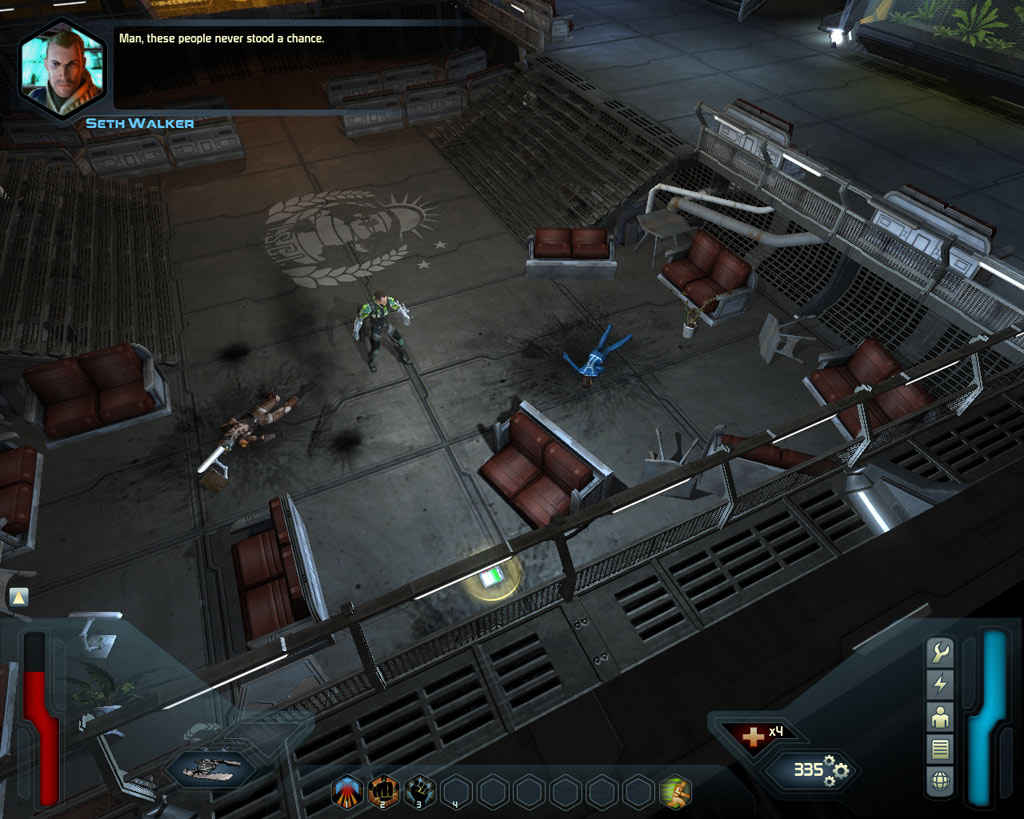Click the small yellow up-arrow button
The image size is (1024, 819).
pos(19,597)
